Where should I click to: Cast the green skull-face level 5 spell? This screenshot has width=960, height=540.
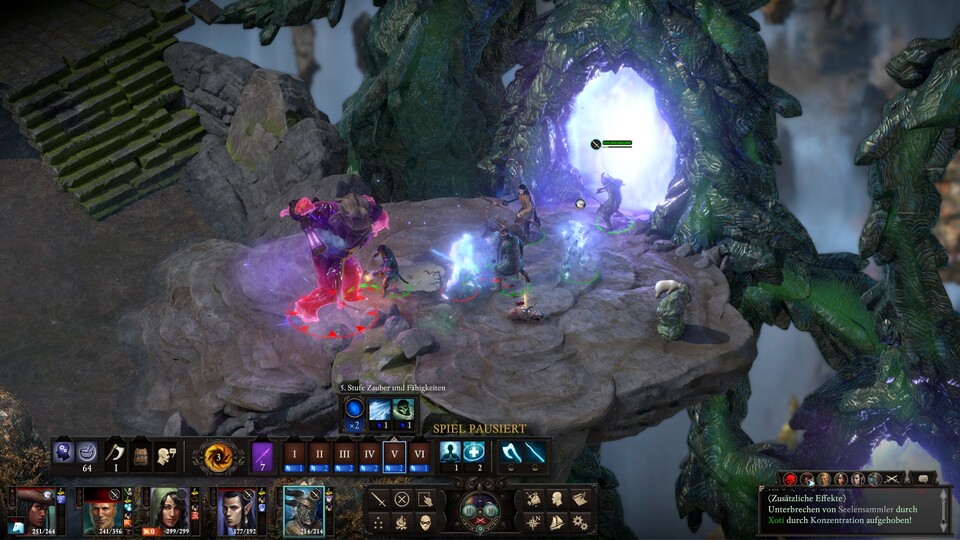(x=404, y=409)
